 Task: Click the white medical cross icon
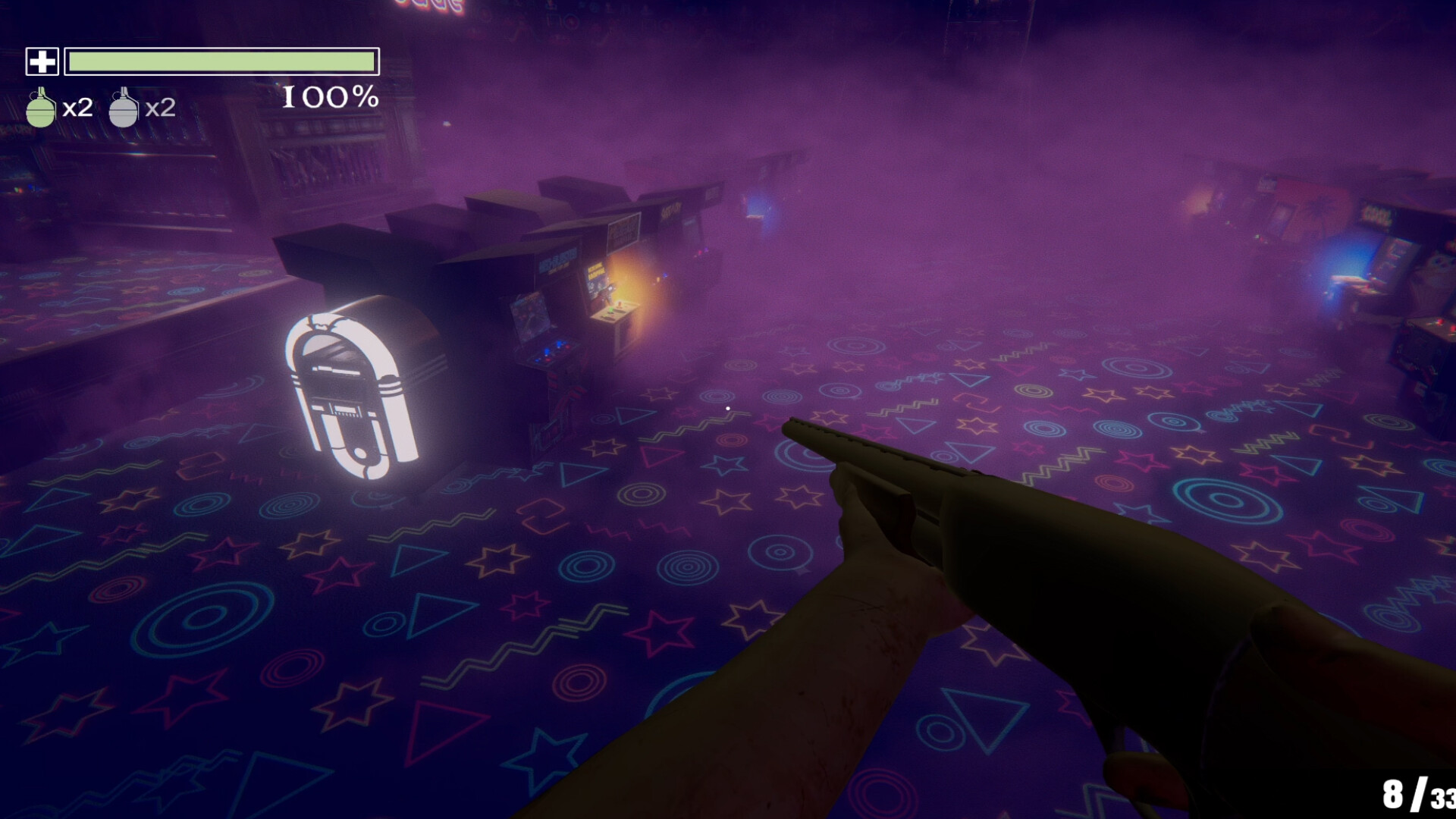(x=42, y=61)
